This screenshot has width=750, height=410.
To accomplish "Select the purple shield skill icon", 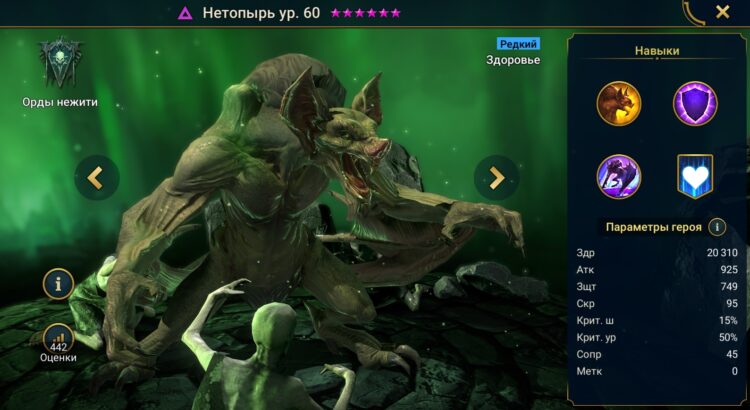I will 693,103.
